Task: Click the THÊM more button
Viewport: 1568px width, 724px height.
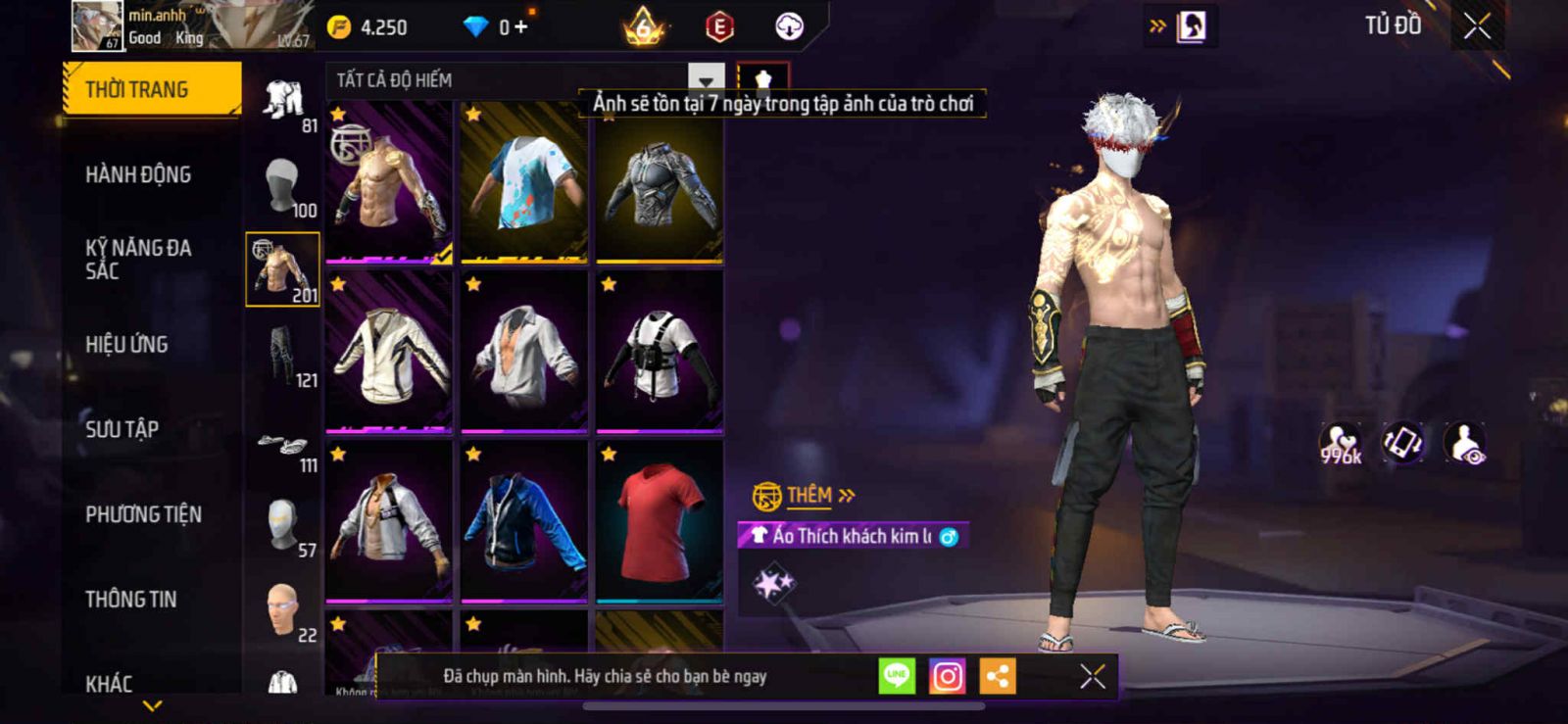Action: (x=819, y=496)
